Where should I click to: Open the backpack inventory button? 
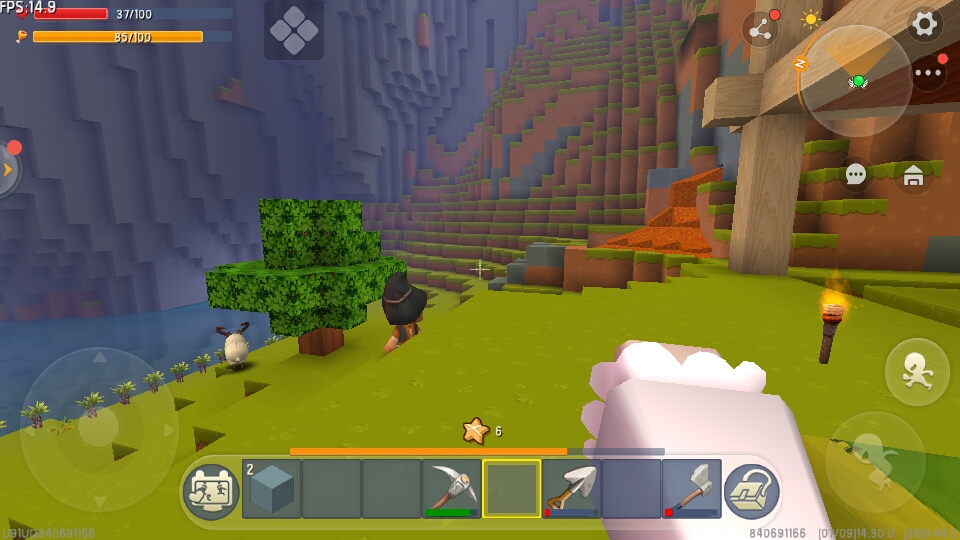click(751, 490)
